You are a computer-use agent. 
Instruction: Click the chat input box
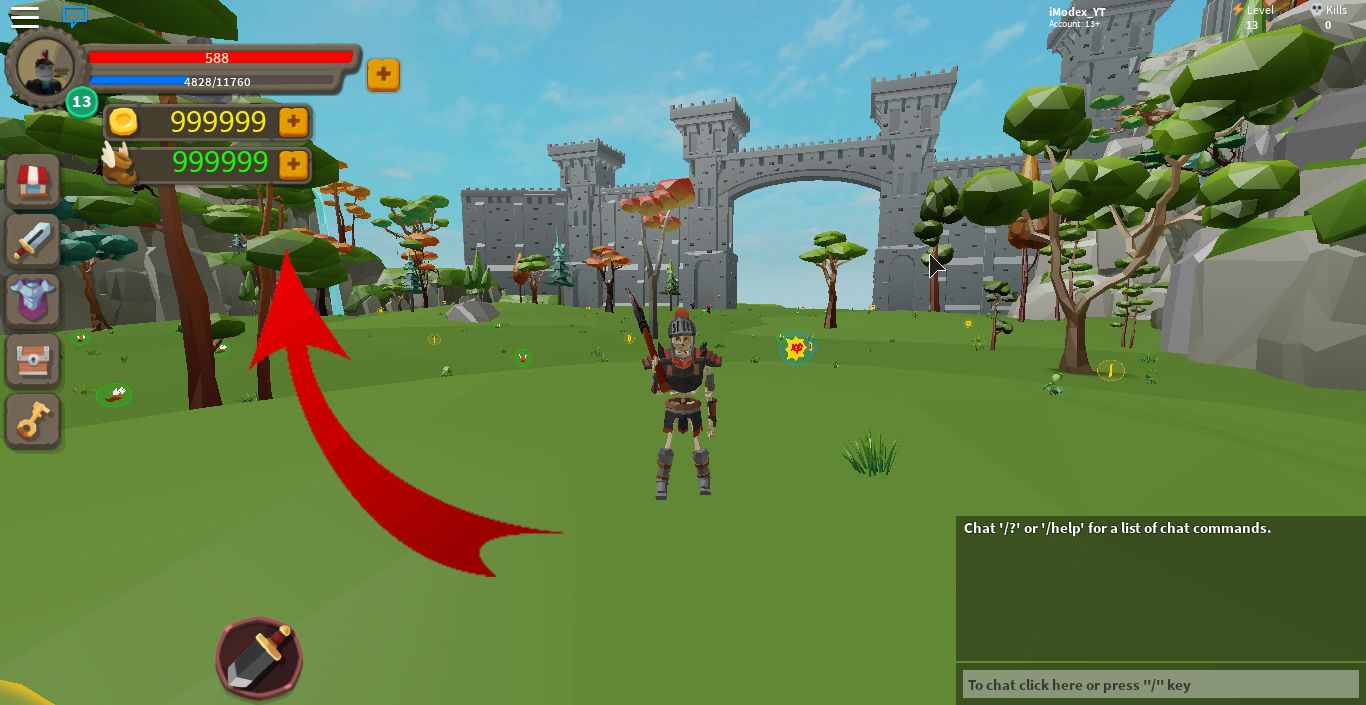[x=1158, y=685]
